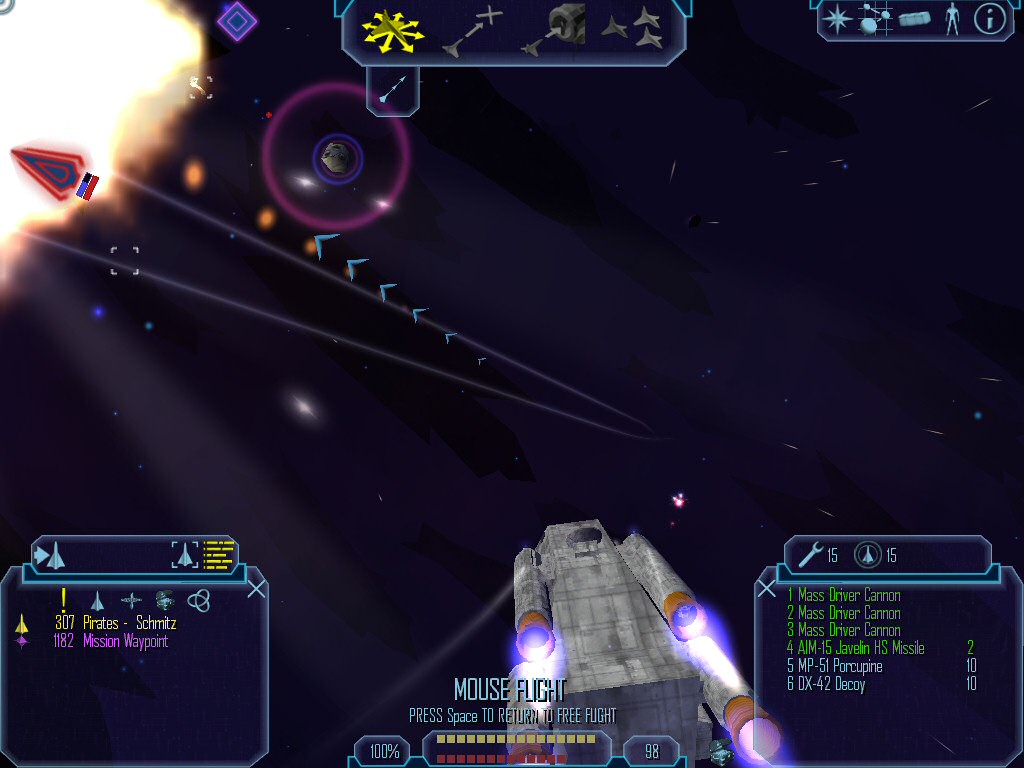Choose the dock with station maneuver
Viewport: 1024px width, 768px height.
pyautogui.click(x=554, y=30)
